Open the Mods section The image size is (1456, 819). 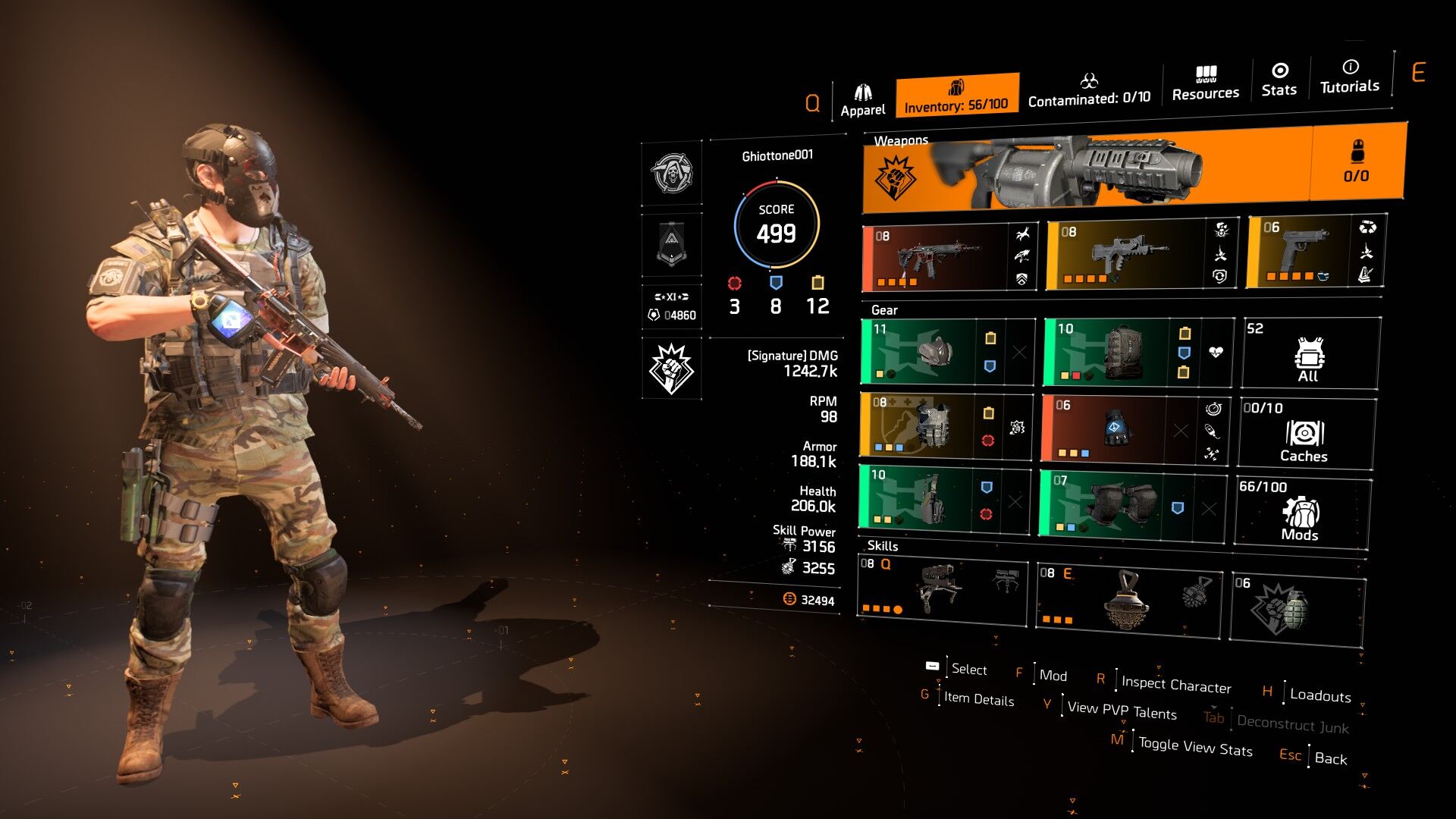point(1301,513)
